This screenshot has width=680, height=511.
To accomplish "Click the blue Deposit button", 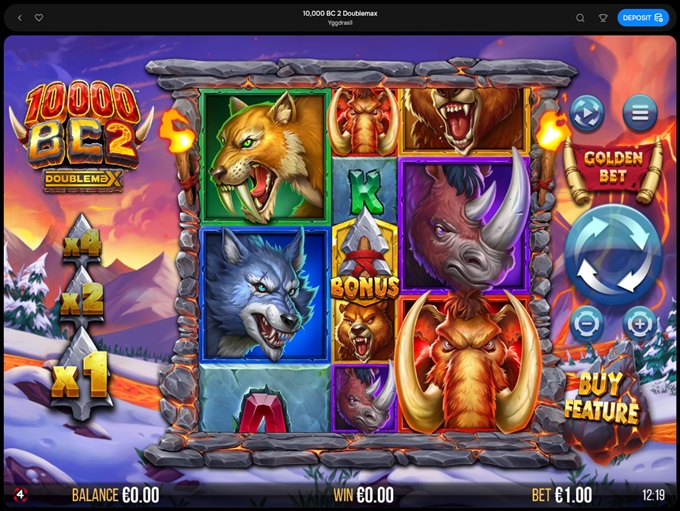I will [x=643, y=17].
